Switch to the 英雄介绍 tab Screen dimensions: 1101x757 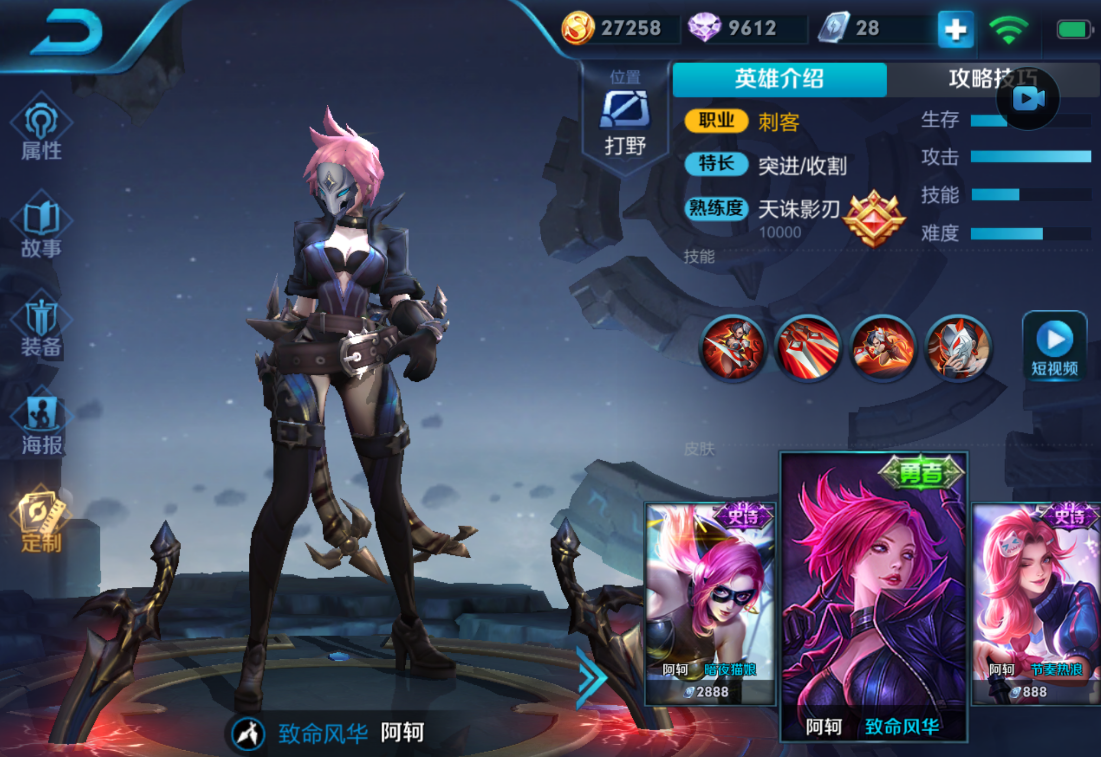(779, 79)
